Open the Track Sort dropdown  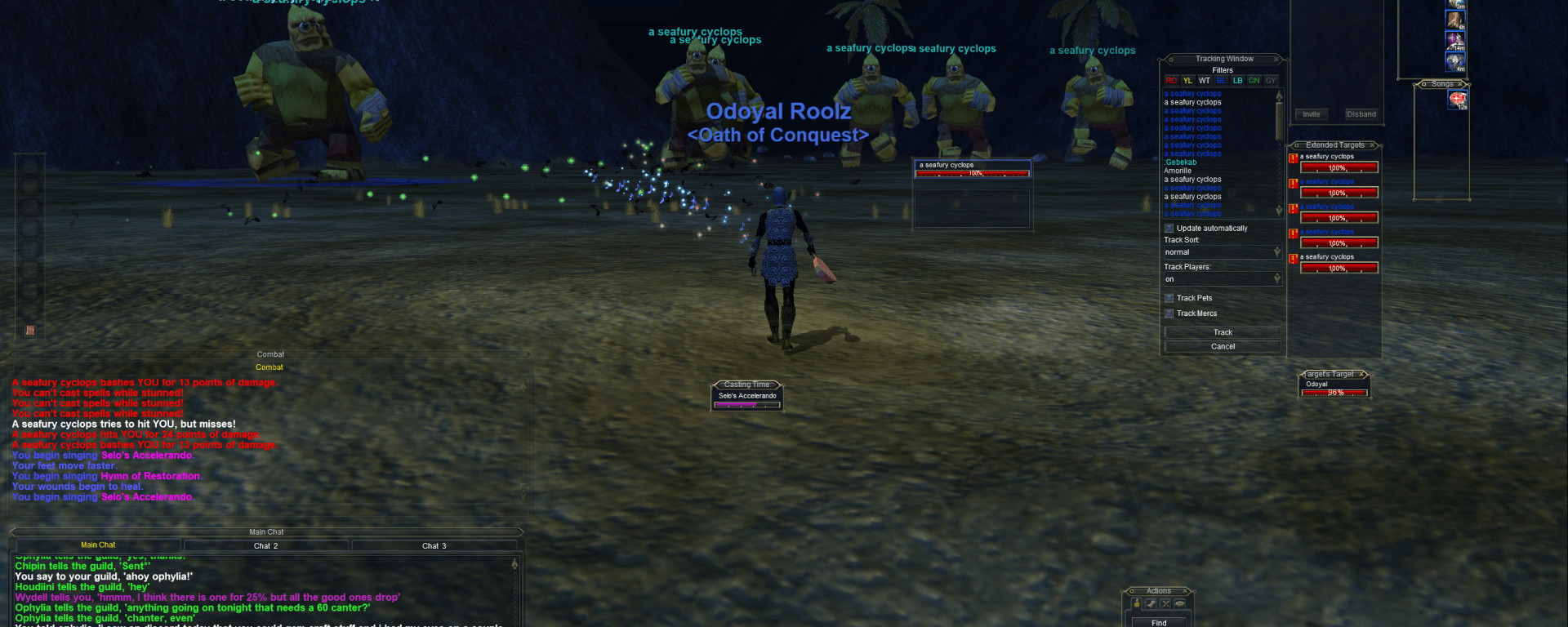pos(1277,252)
